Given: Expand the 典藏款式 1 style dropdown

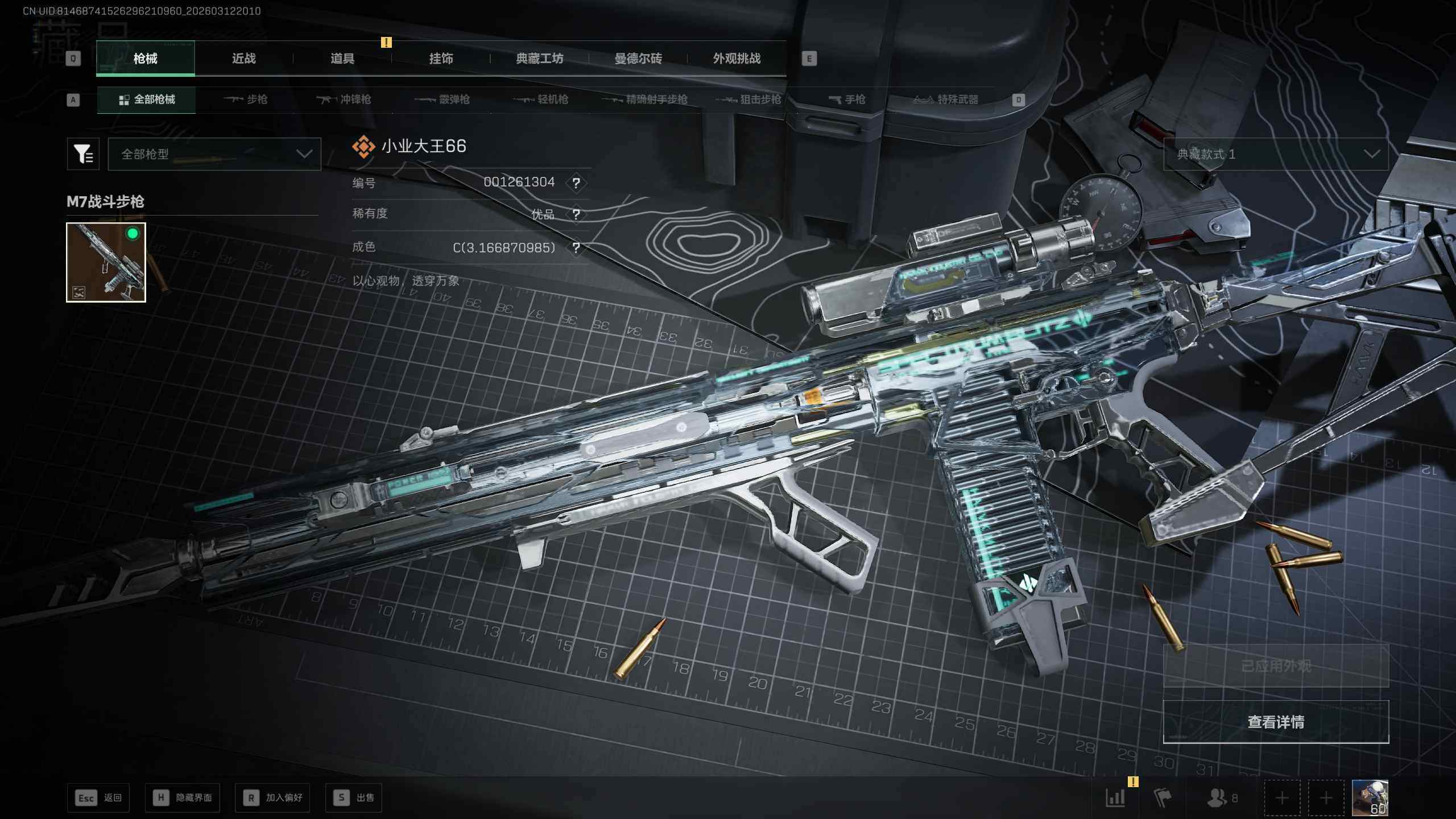Looking at the screenshot, I should 1276,154.
